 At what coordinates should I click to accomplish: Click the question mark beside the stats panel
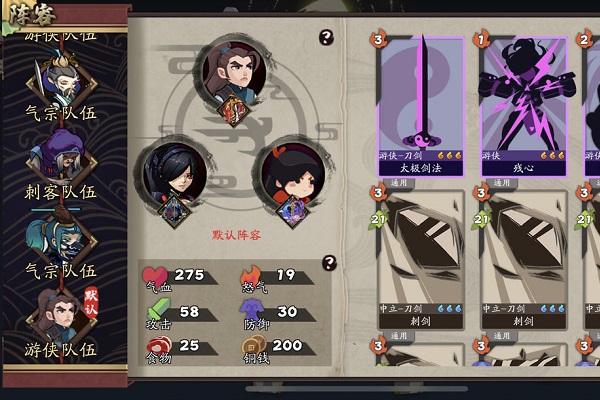(x=326, y=263)
